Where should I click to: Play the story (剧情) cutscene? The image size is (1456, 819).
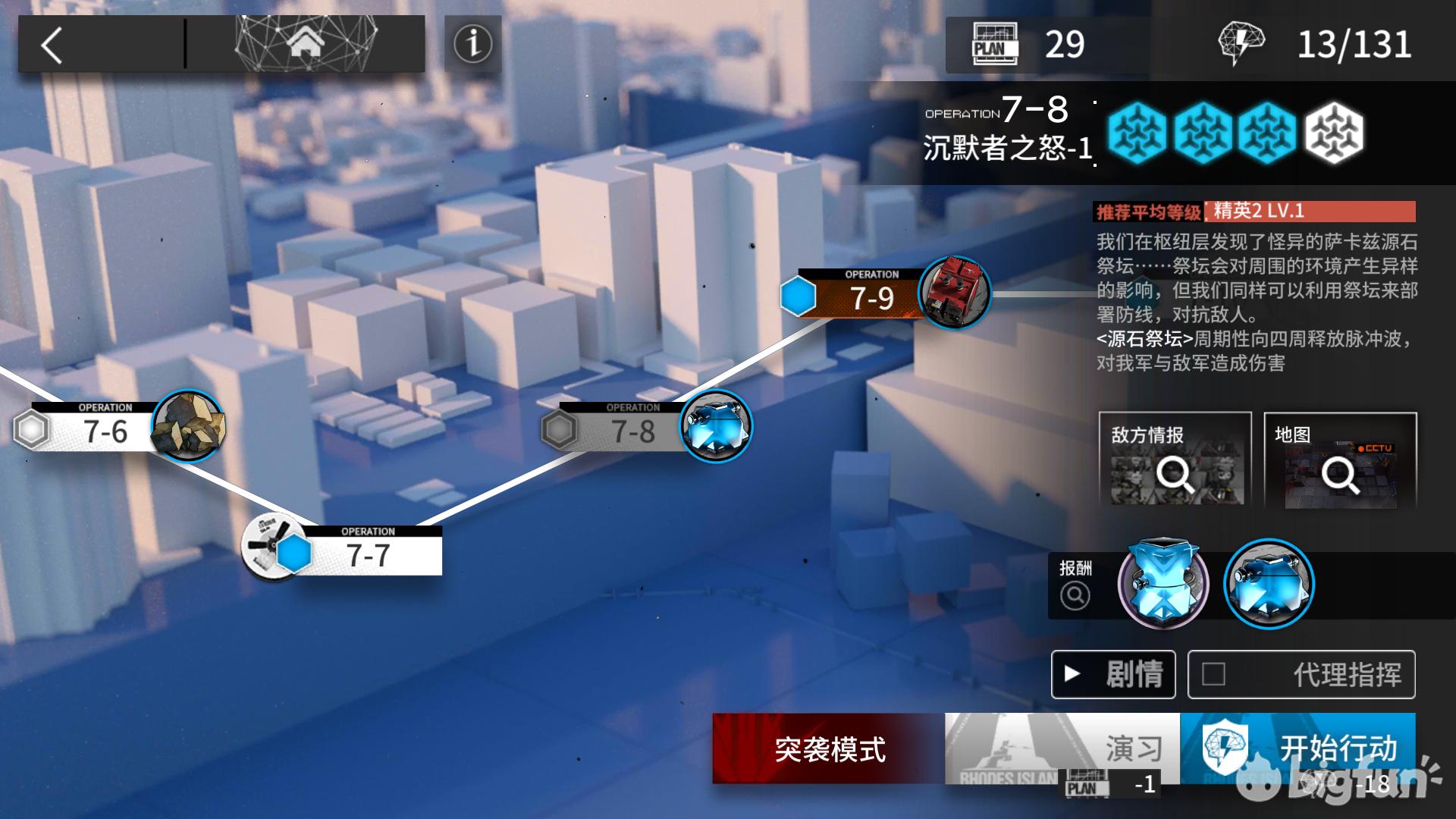1113,674
